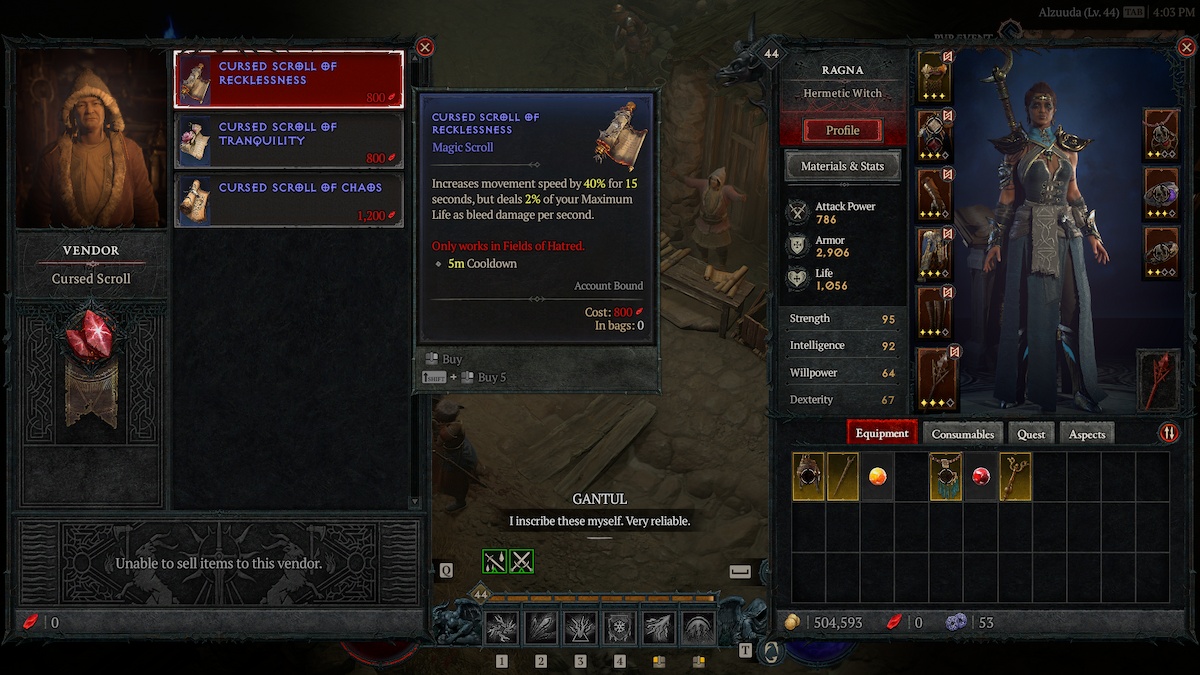The height and width of the screenshot is (675, 1200).
Task: Close the vendor window
Action: click(x=425, y=47)
